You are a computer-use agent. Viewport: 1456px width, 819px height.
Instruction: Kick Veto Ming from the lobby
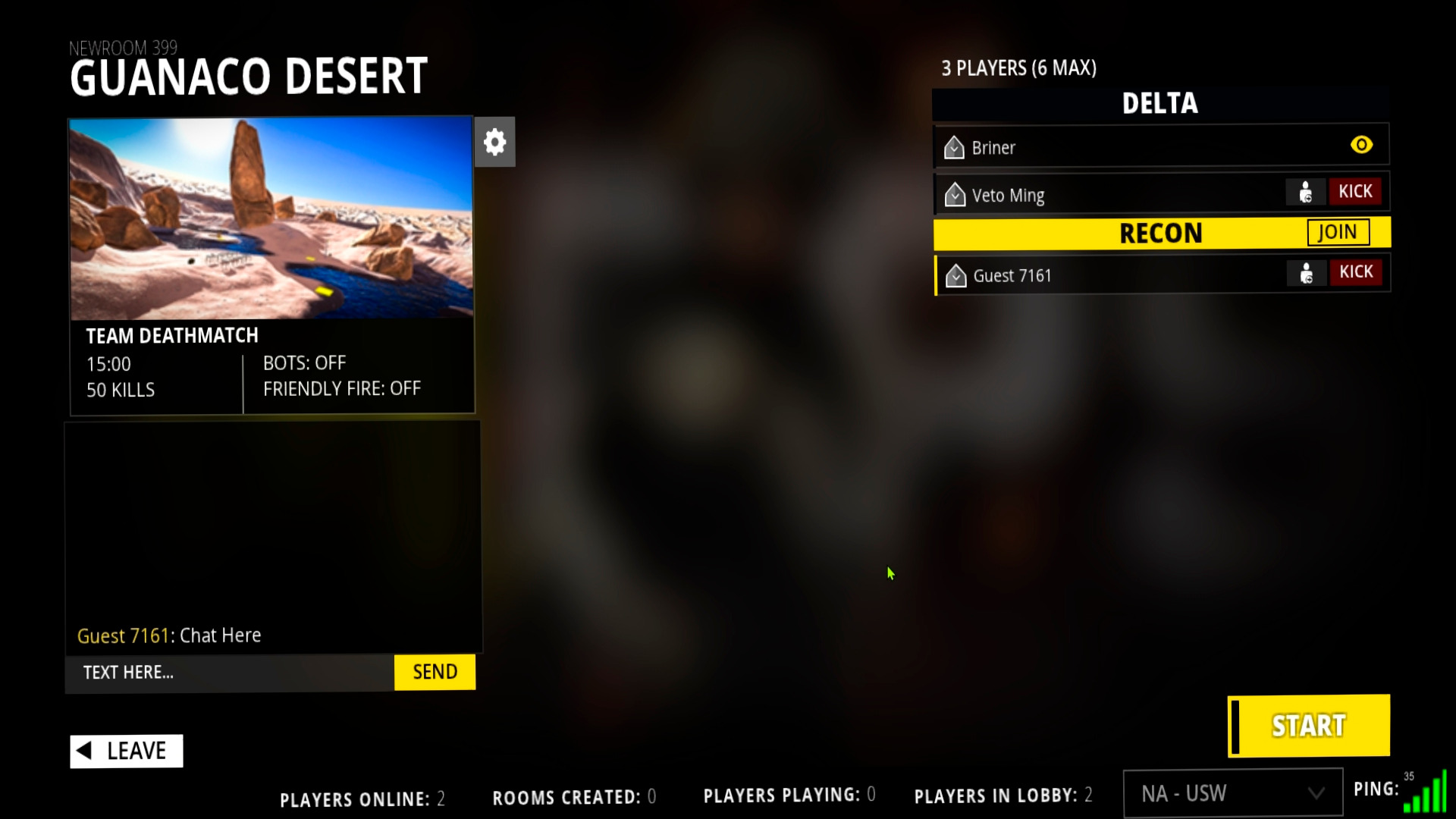pyautogui.click(x=1356, y=191)
